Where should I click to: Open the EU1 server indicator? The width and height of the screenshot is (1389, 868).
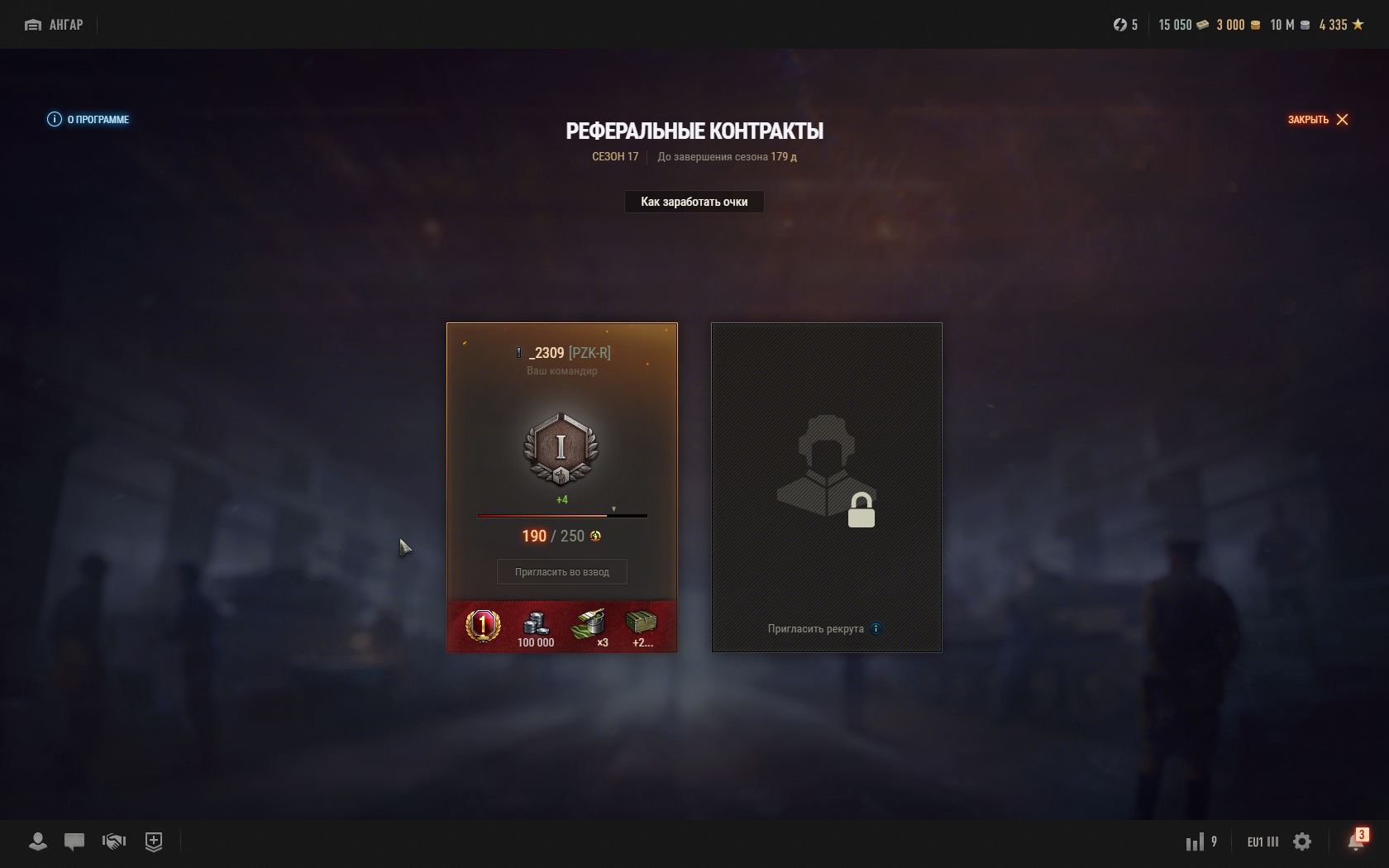[x=1263, y=842]
